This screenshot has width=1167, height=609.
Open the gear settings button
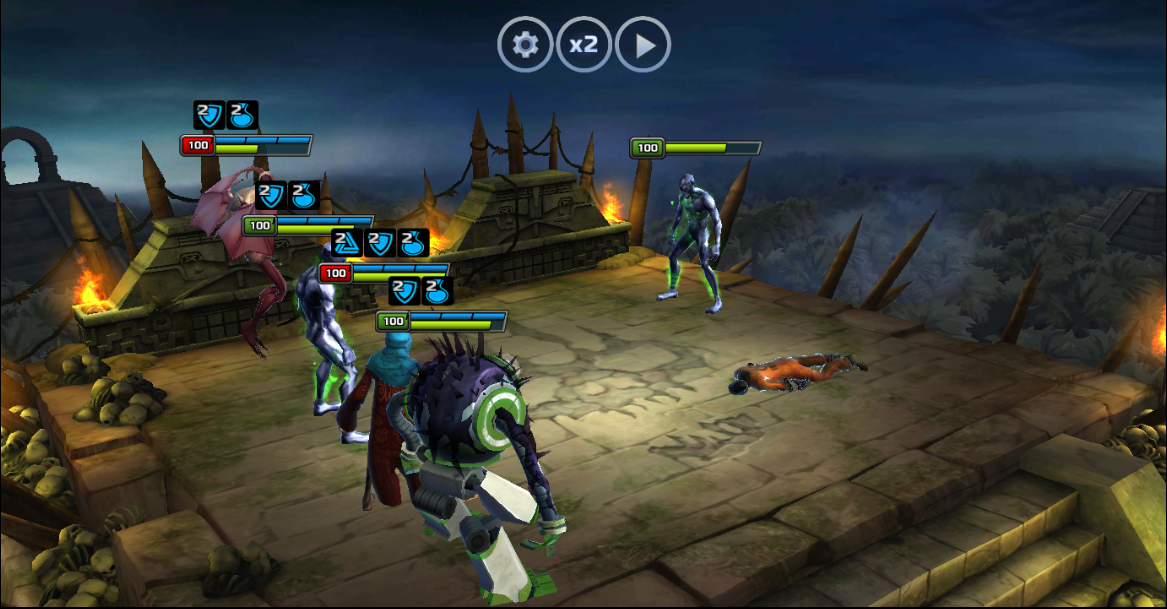pos(525,45)
